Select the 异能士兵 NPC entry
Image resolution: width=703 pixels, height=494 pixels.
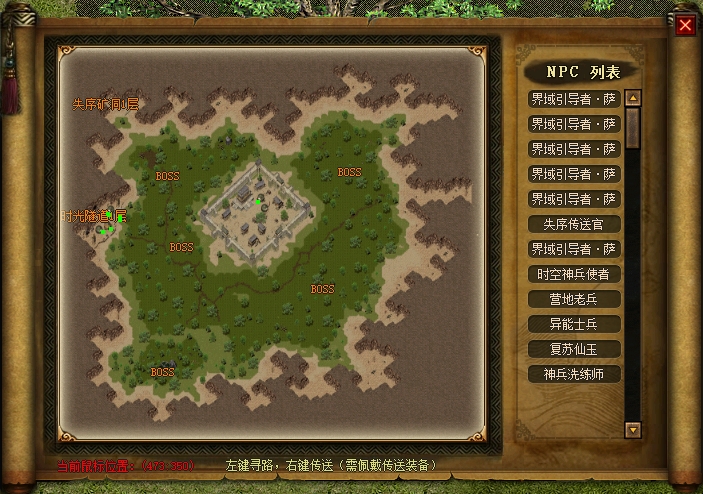(x=574, y=324)
